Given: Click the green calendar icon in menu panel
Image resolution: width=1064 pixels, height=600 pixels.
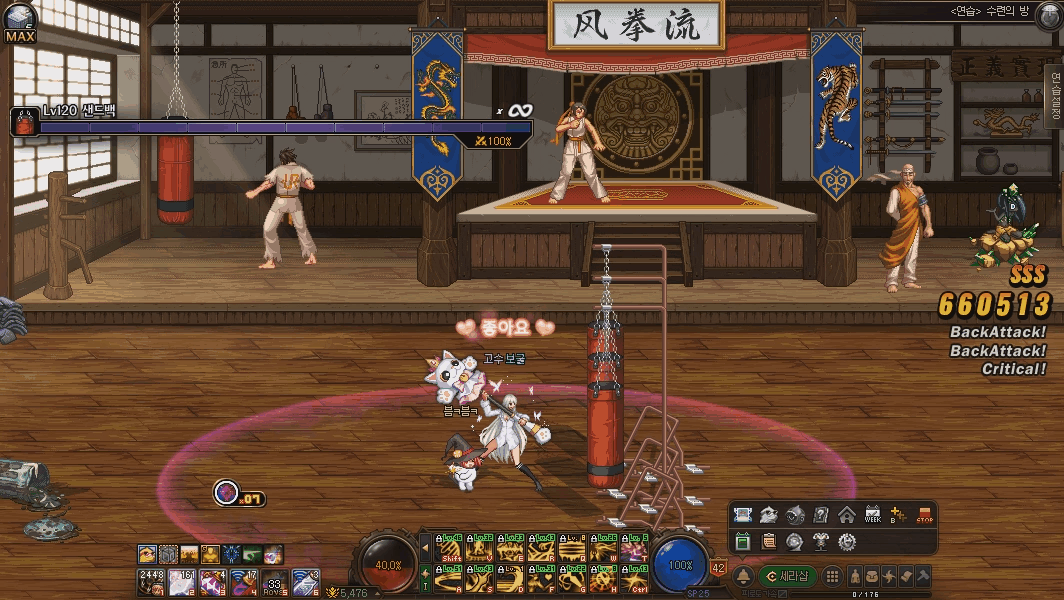Looking at the screenshot, I should click(x=742, y=541).
